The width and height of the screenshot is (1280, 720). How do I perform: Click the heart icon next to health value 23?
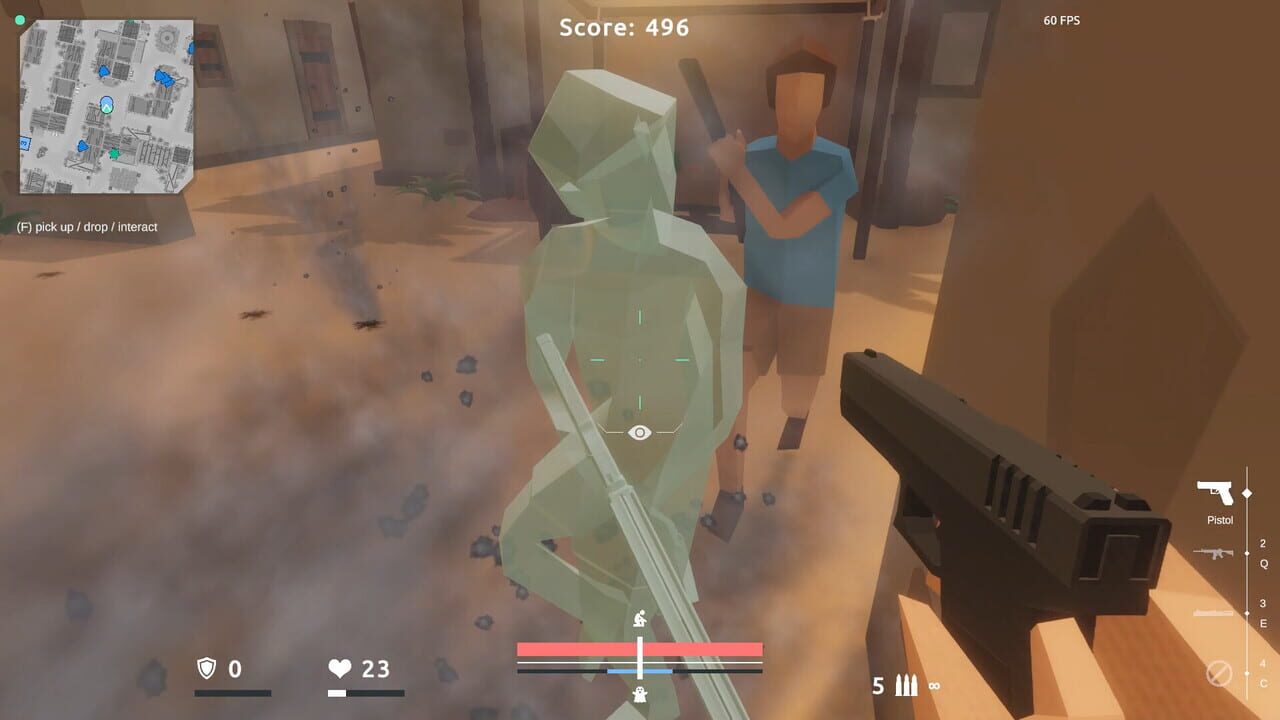[x=340, y=670]
